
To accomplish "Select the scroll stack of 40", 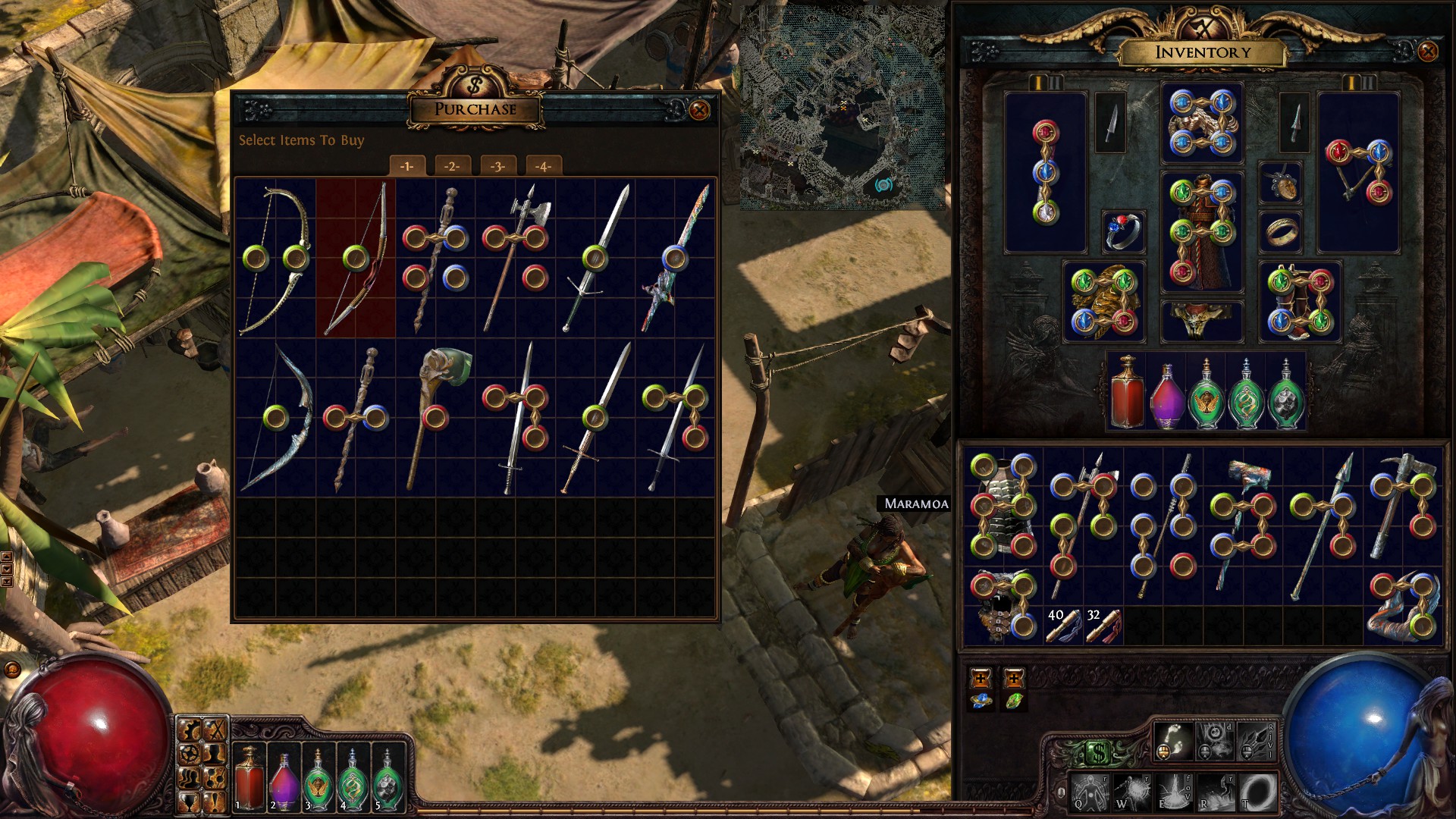I will coord(1063,626).
